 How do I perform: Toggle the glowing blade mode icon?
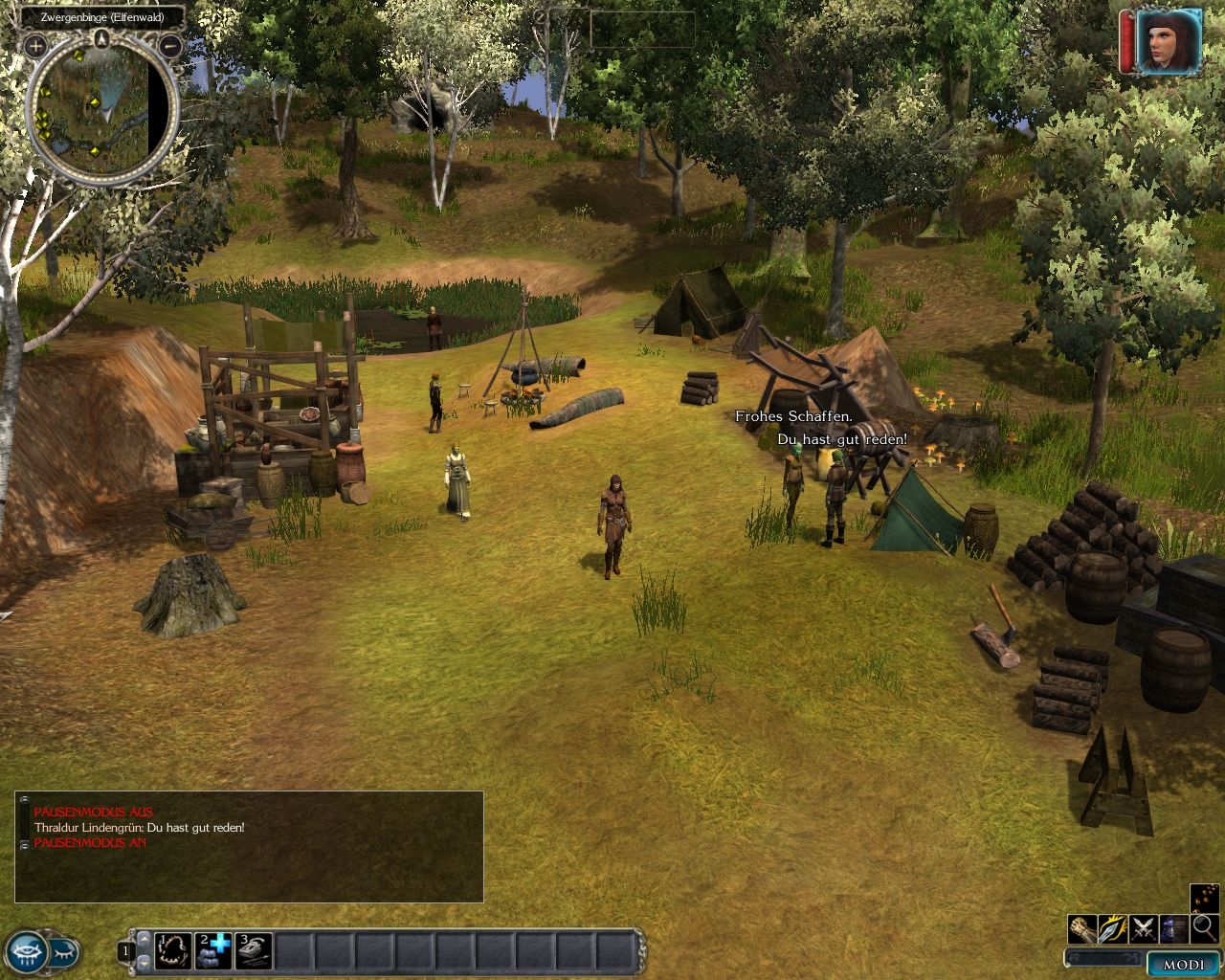[1113, 928]
